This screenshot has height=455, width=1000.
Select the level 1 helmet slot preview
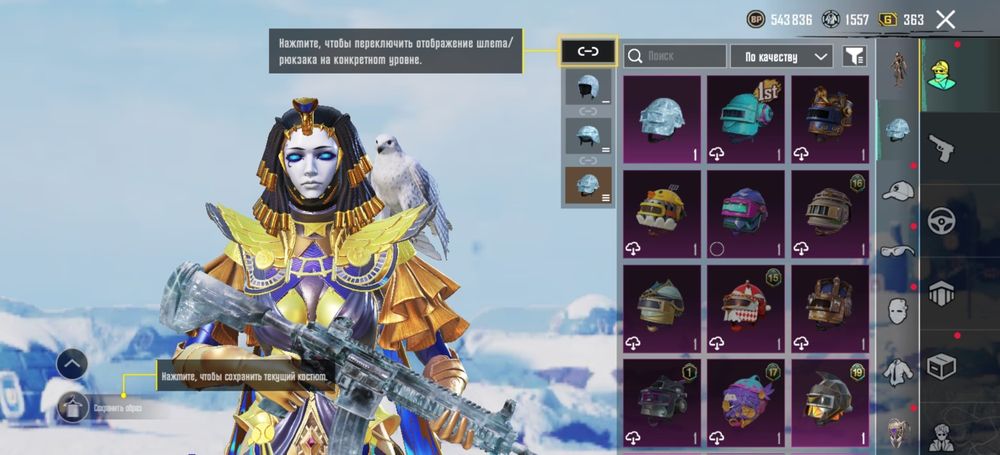tap(588, 87)
